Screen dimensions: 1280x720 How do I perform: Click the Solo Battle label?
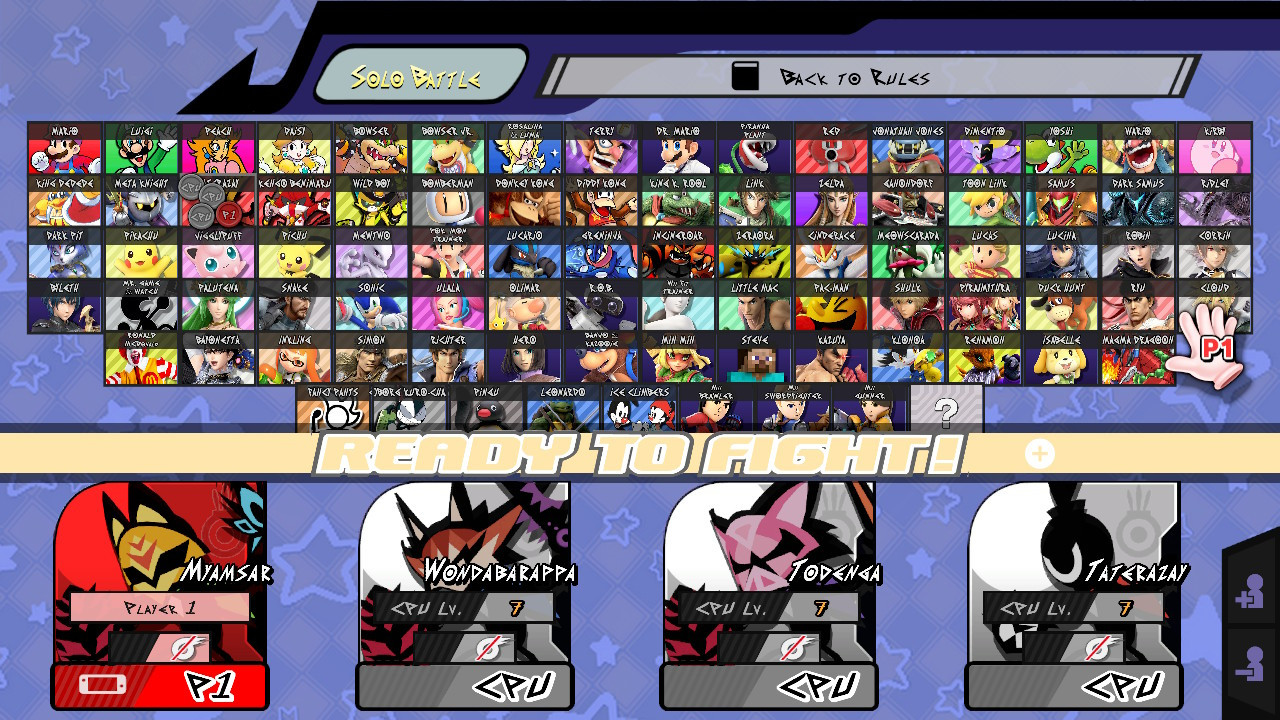coord(417,72)
